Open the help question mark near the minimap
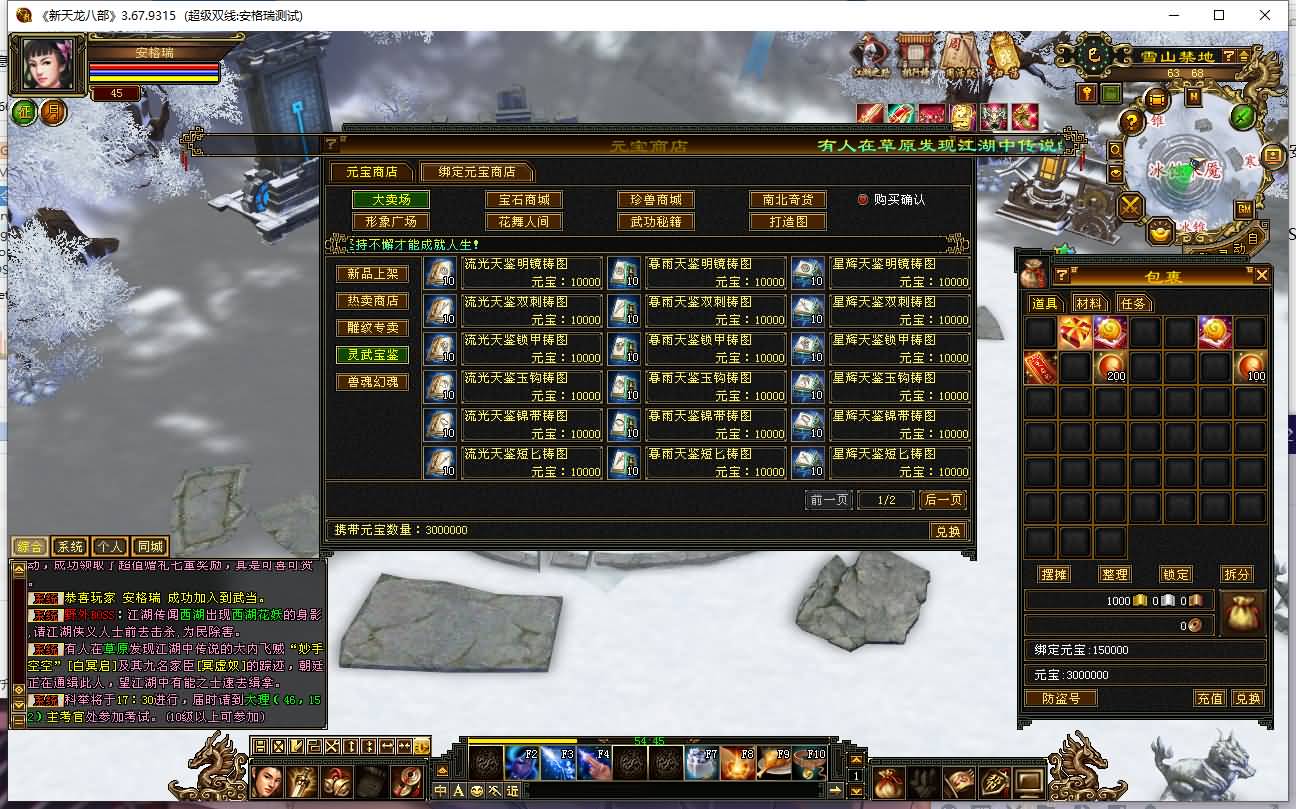The width and height of the screenshot is (1296, 809). pyautogui.click(x=1132, y=122)
